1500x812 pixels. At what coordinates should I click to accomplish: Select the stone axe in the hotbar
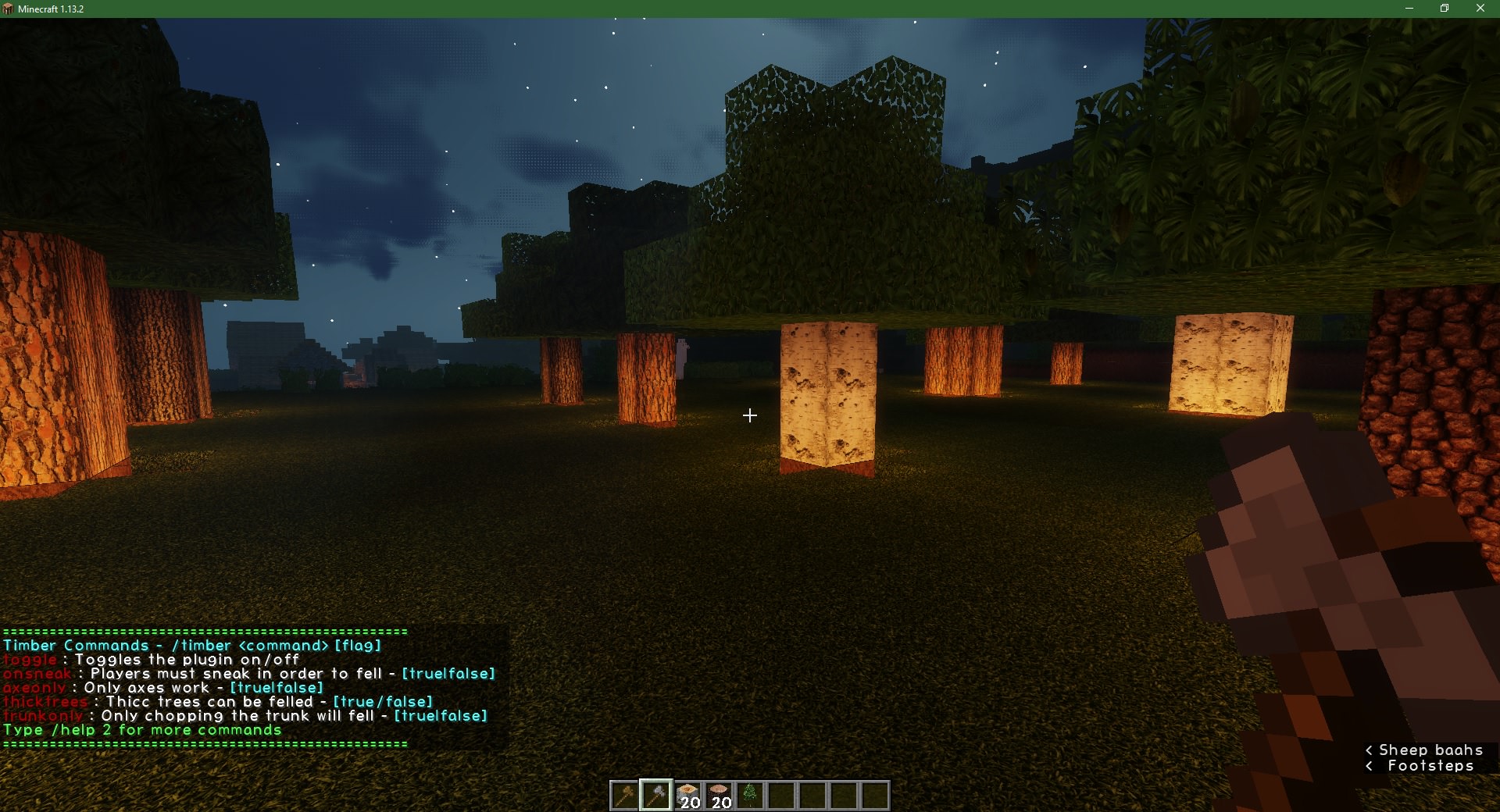(655, 794)
